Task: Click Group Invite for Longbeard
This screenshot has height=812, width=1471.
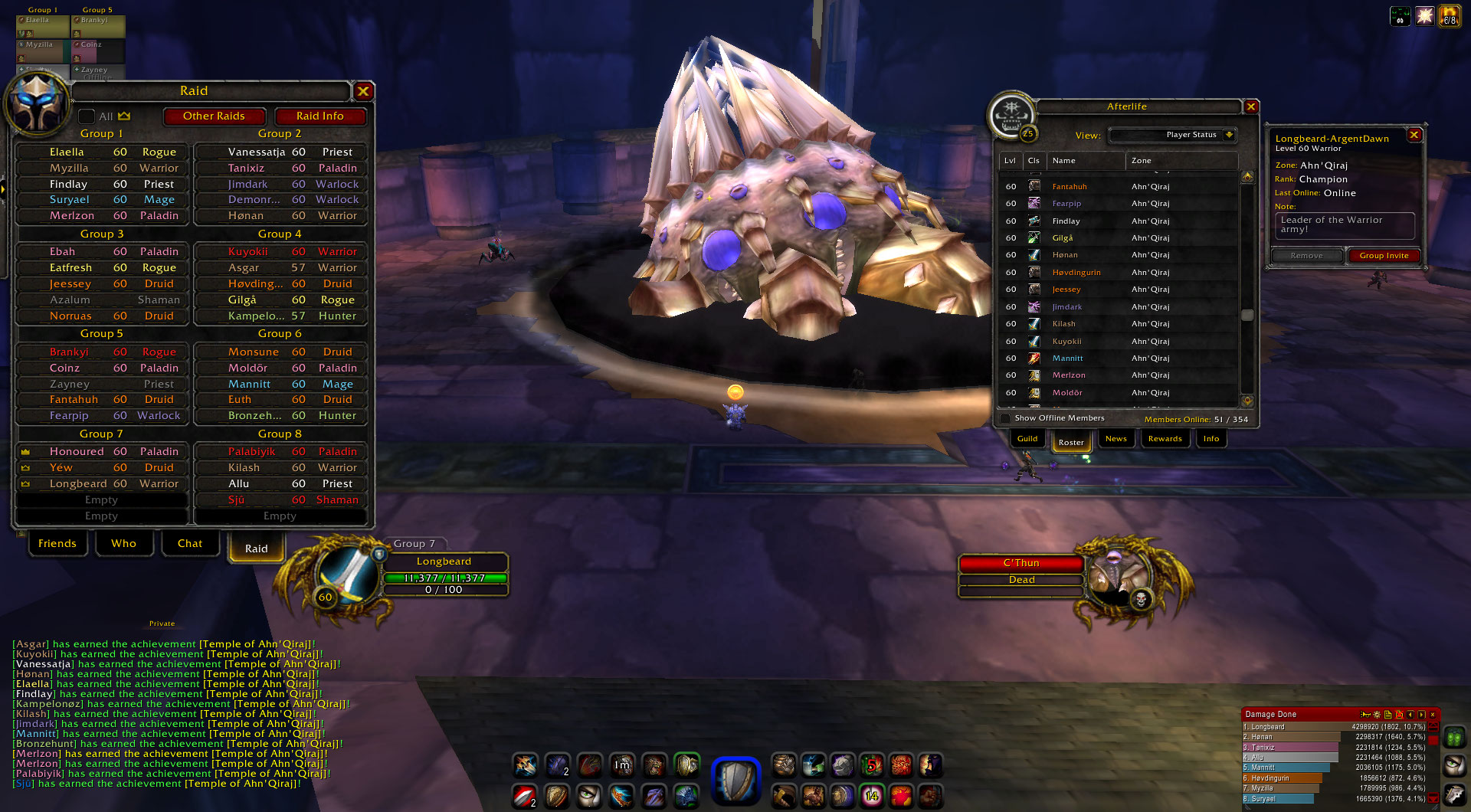Action: (1384, 256)
